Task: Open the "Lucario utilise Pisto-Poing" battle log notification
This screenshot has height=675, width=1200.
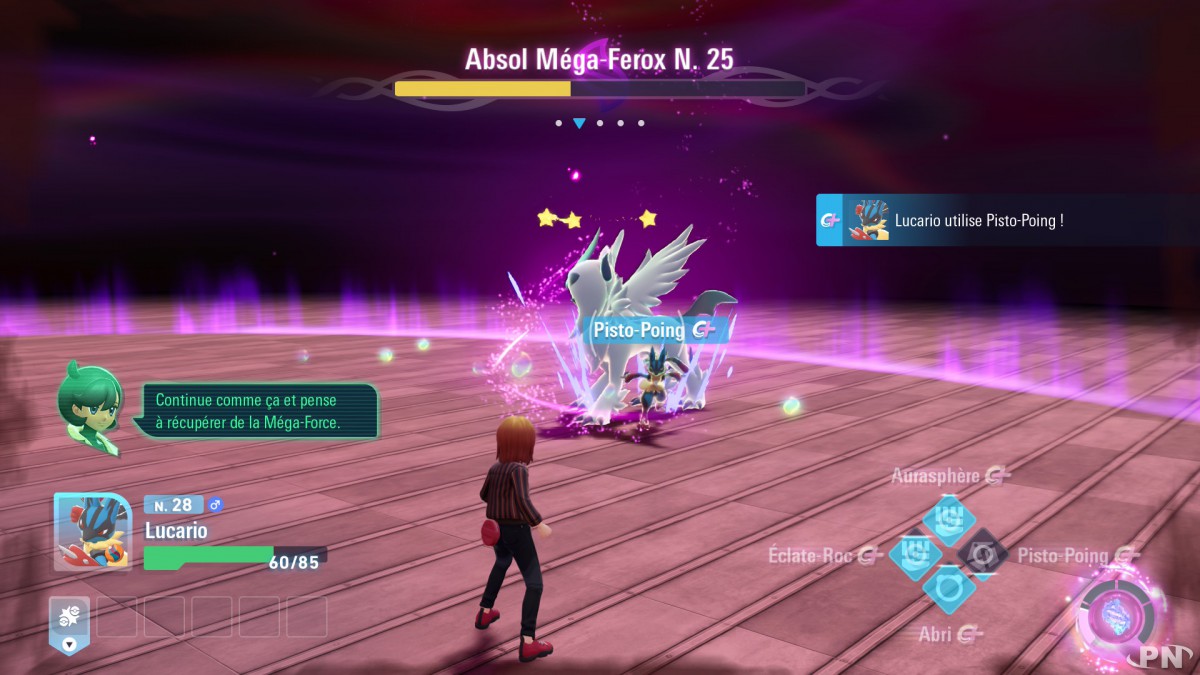Action: [x=1007, y=220]
